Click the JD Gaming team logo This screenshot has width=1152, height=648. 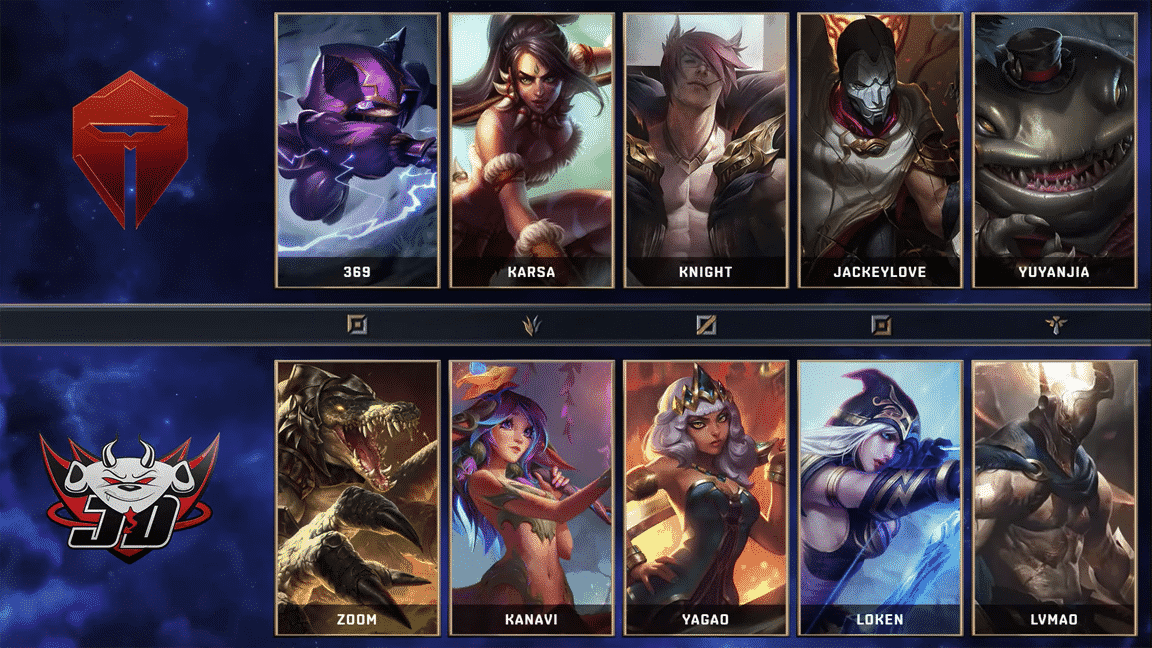130,497
